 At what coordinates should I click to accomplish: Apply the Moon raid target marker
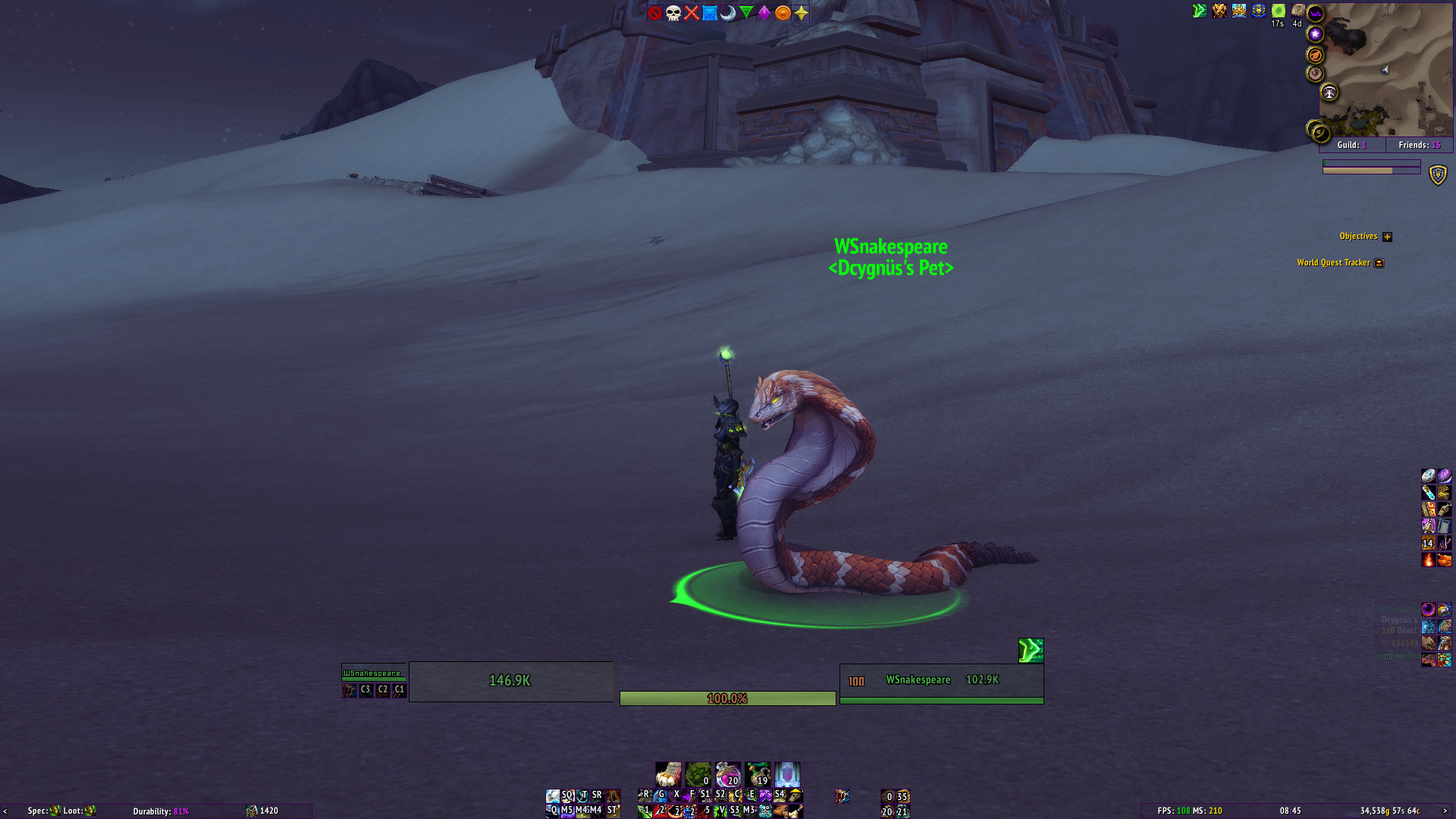pyautogui.click(x=727, y=11)
